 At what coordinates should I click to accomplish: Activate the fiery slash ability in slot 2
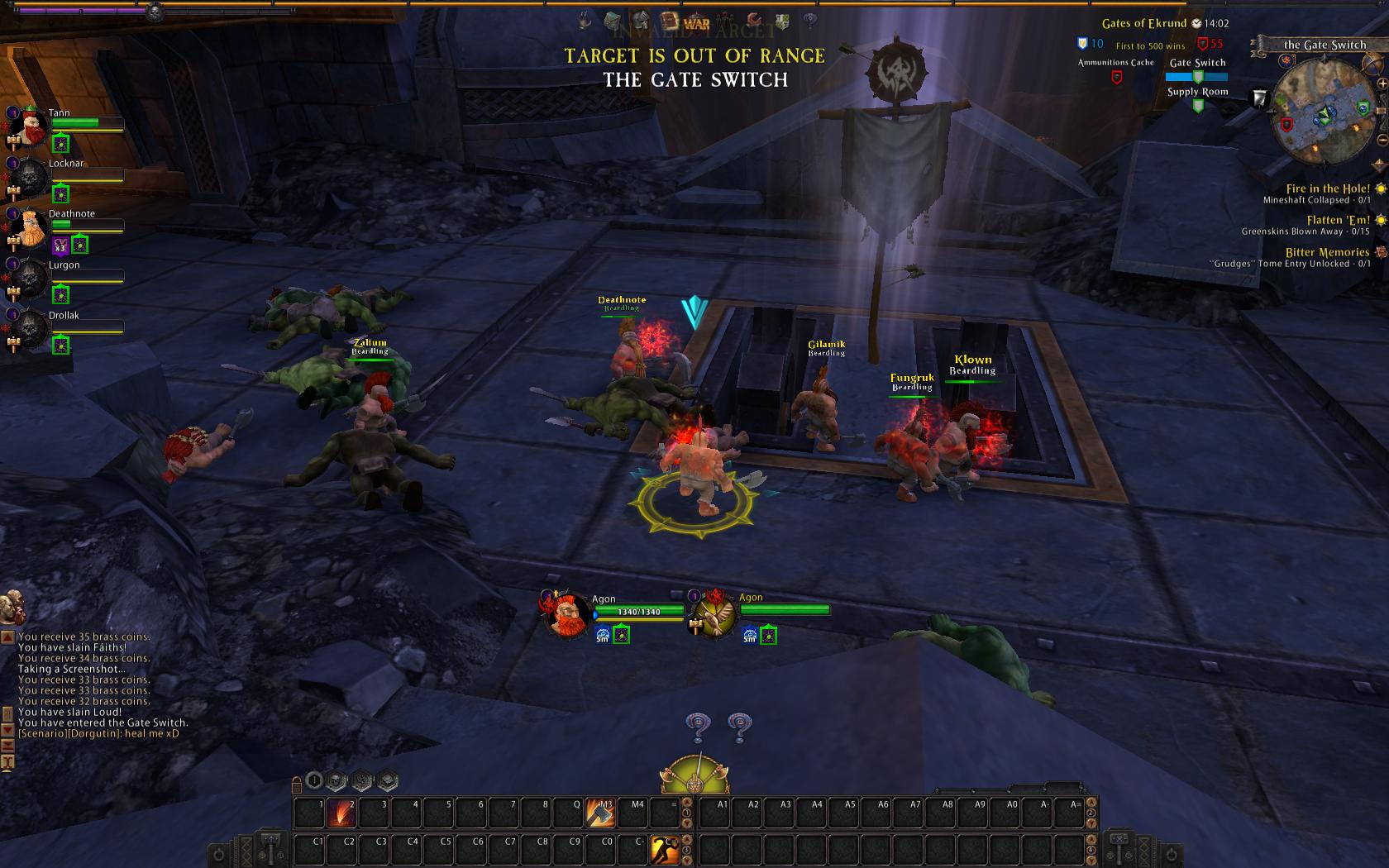click(341, 813)
